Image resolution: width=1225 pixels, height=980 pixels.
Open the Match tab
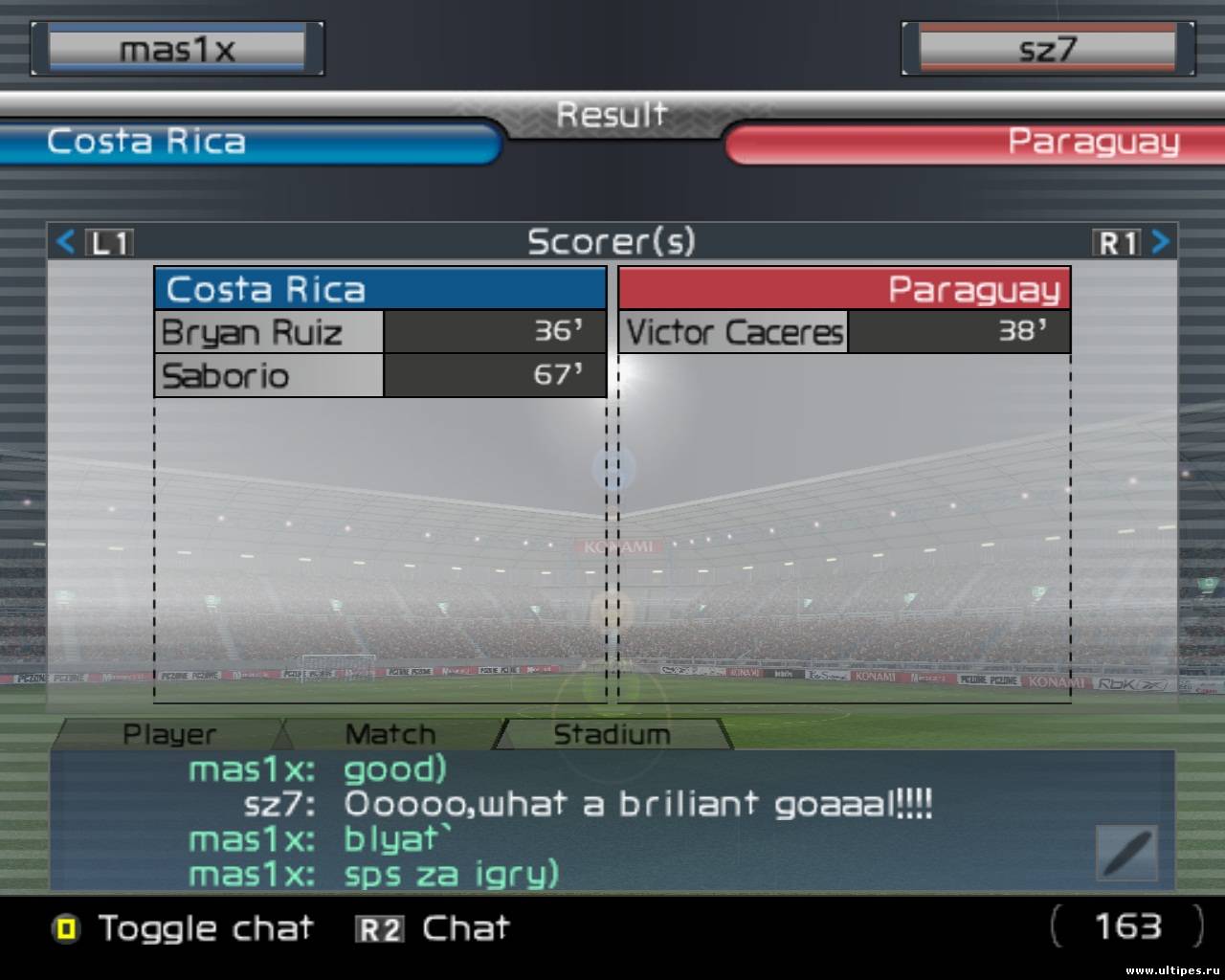(x=390, y=734)
